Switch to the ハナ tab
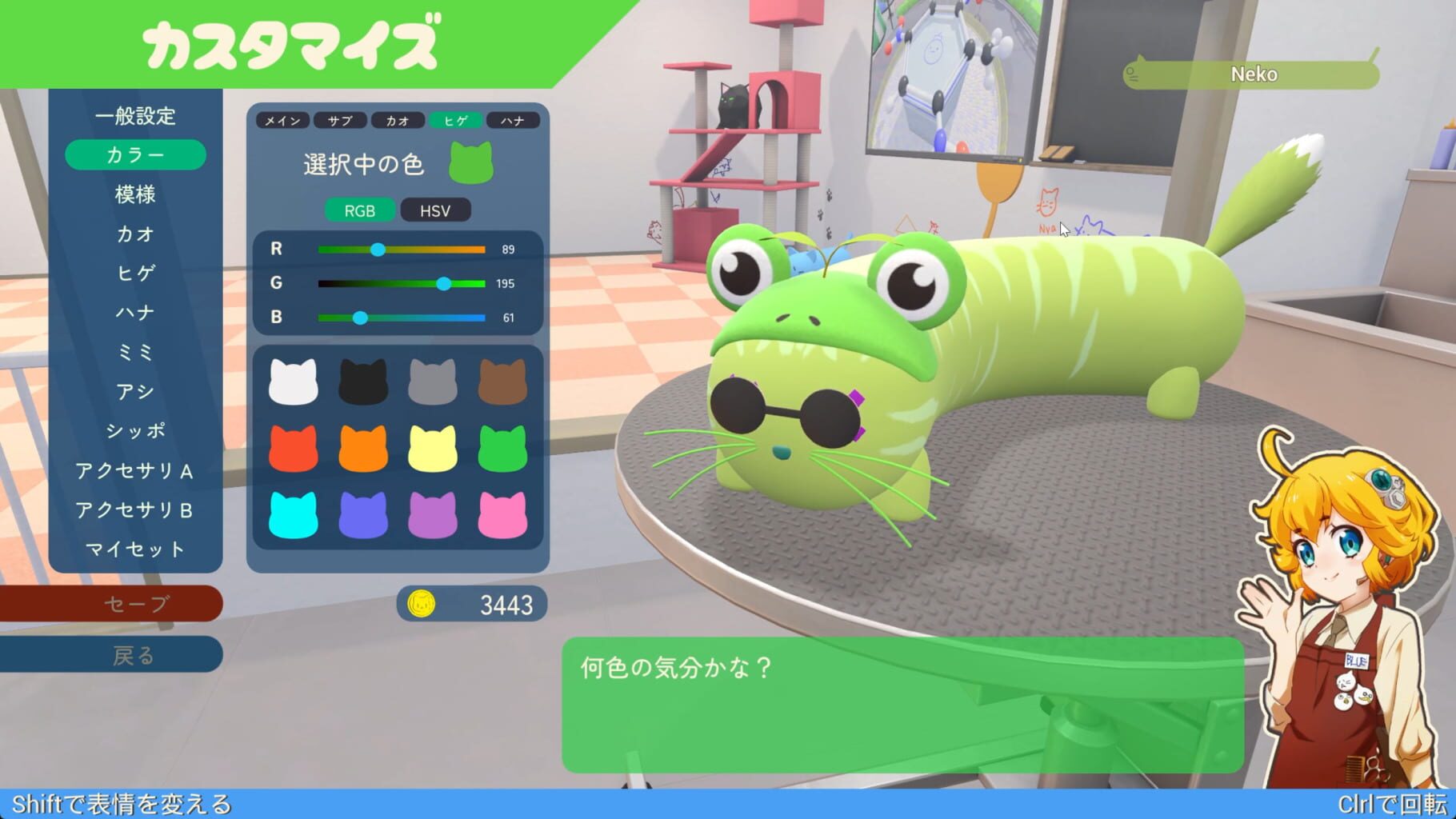The height and width of the screenshot is (819, 1456). [512, 120]
